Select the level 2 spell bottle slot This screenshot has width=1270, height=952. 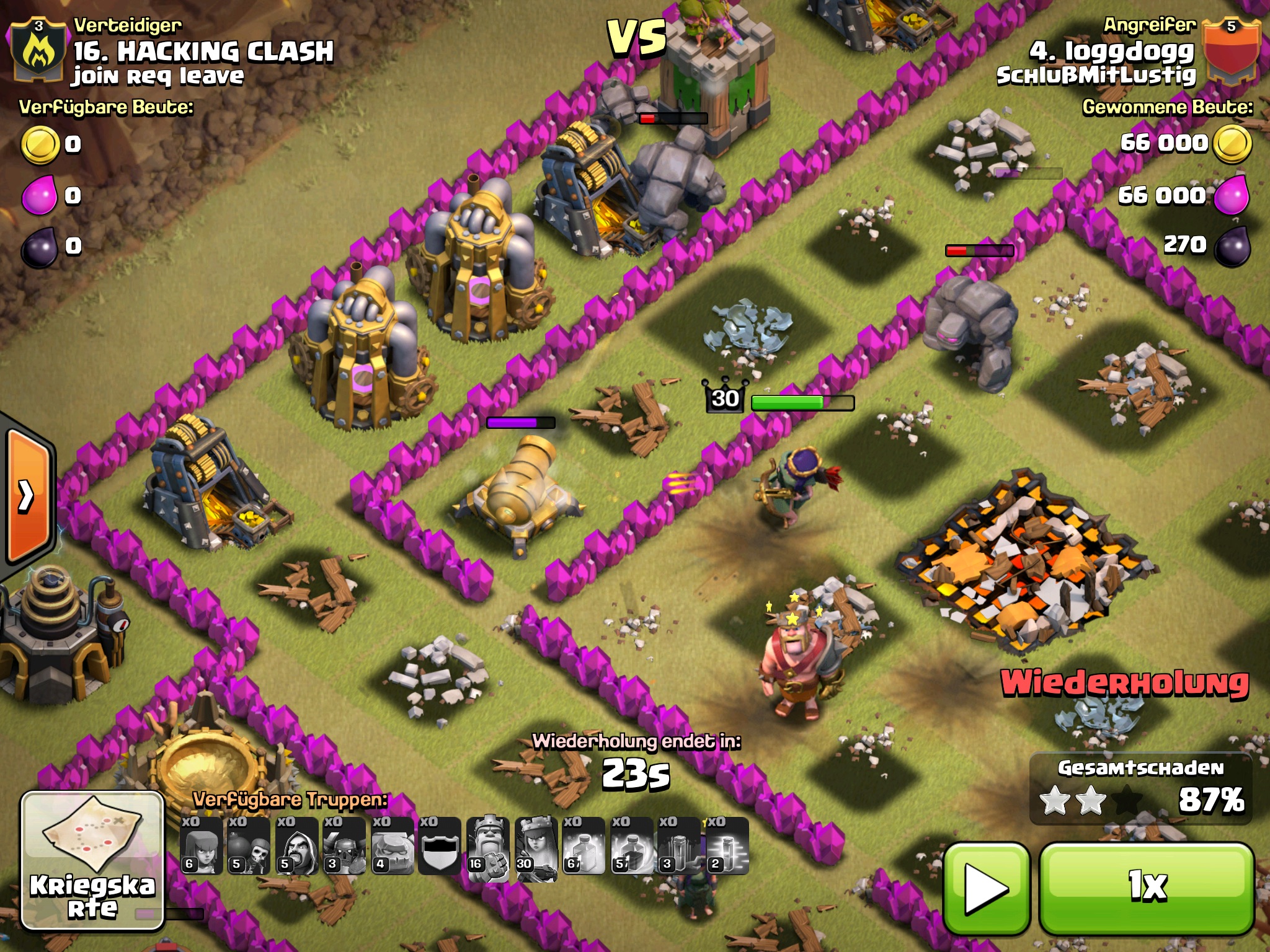pyautogui.click(x=727, y=845)
